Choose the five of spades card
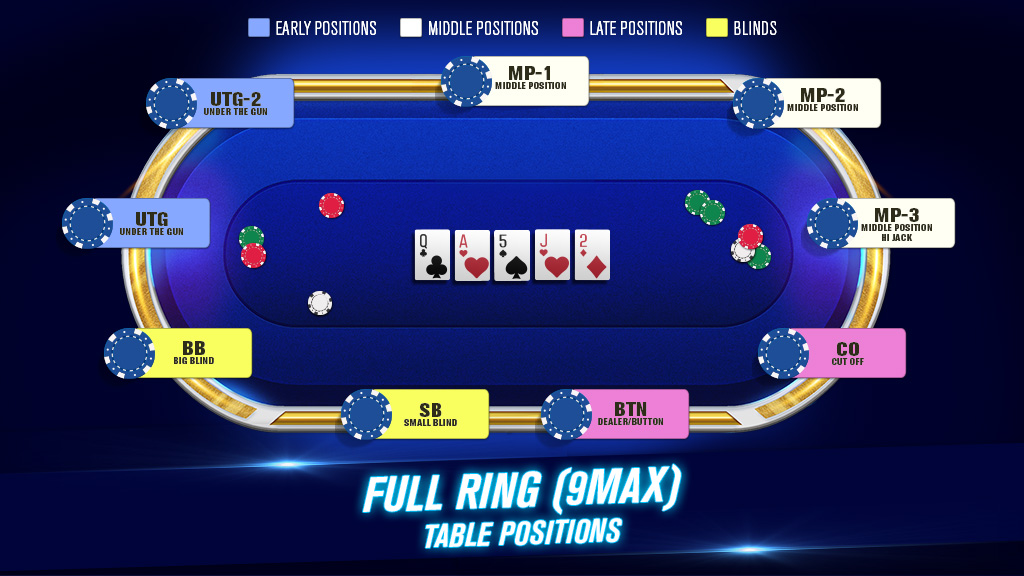Viewport: 1024px width, 576px height. point(512,255)
